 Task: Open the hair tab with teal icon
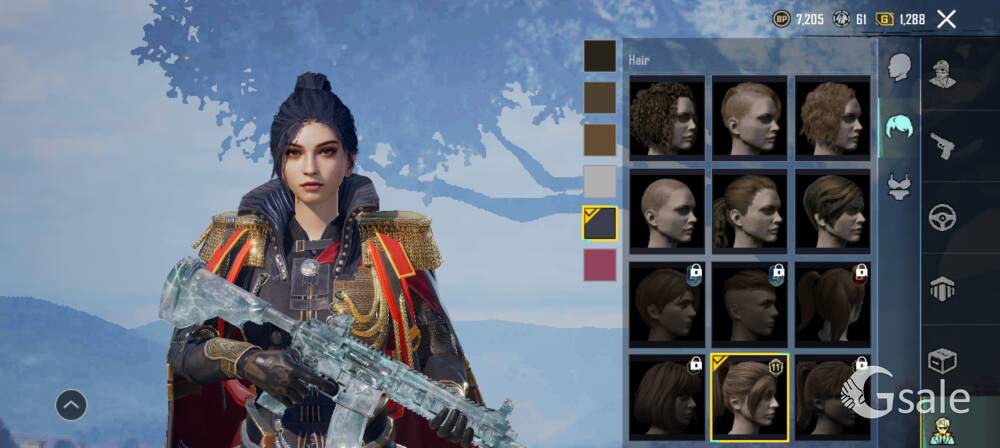[x=899, y=127]
